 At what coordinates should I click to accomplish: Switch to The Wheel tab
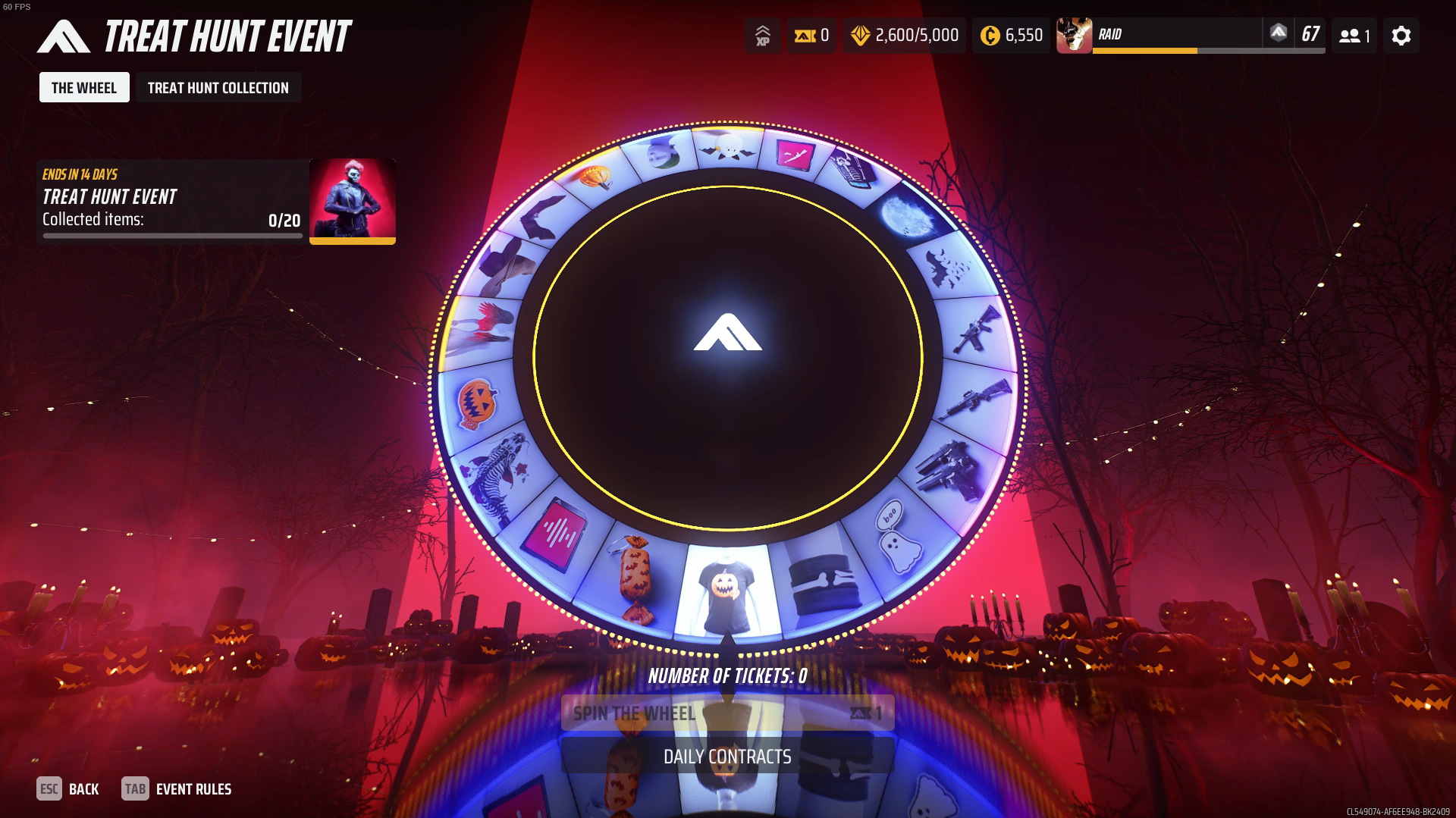click(x=84, y=88)
